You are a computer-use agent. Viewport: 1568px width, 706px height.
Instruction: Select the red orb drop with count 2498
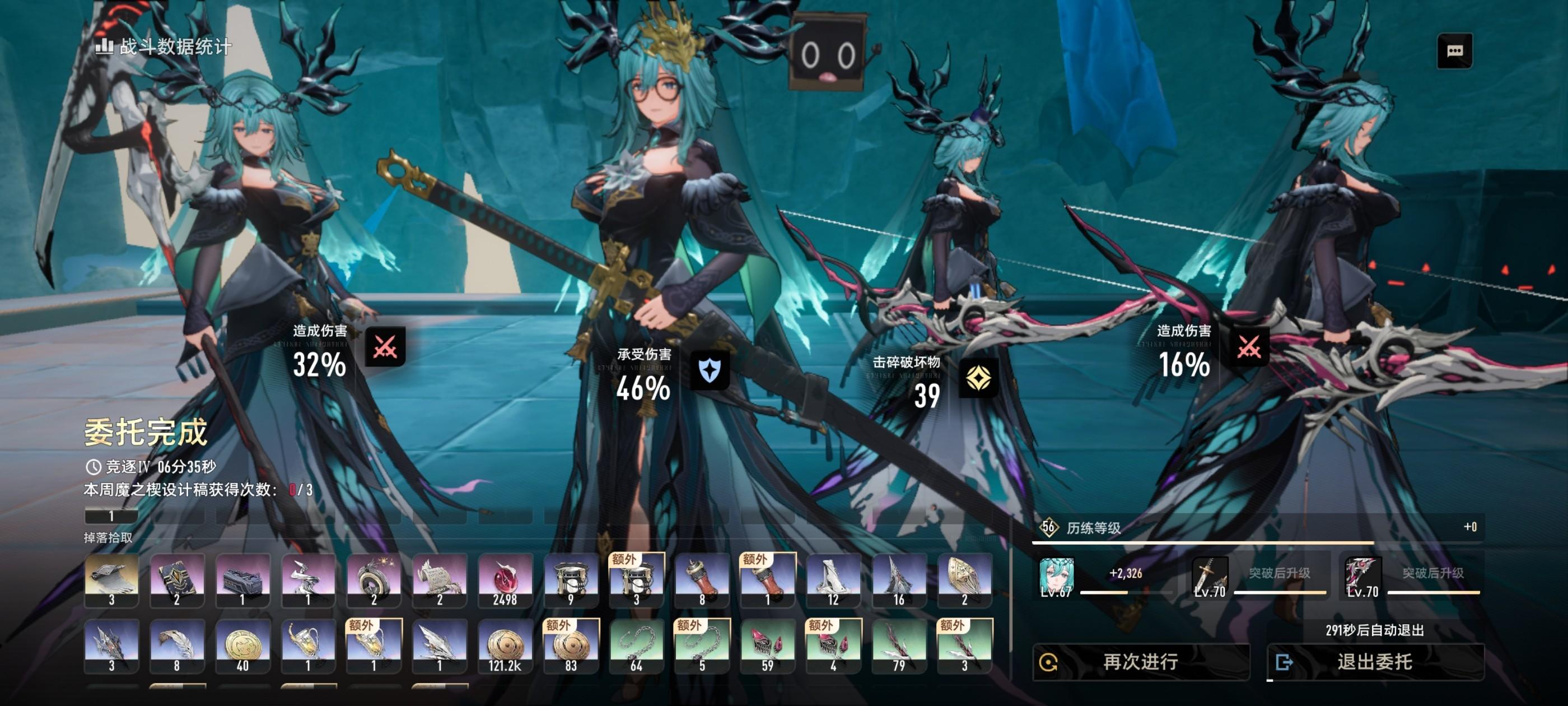[x=505, y=580]
